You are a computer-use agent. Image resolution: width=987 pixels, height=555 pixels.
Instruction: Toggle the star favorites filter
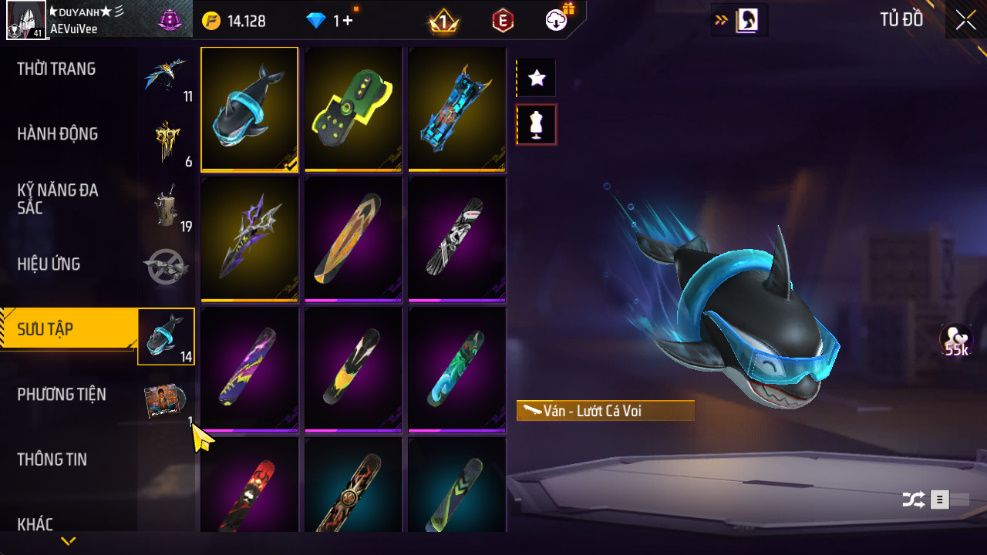[536, 77]
